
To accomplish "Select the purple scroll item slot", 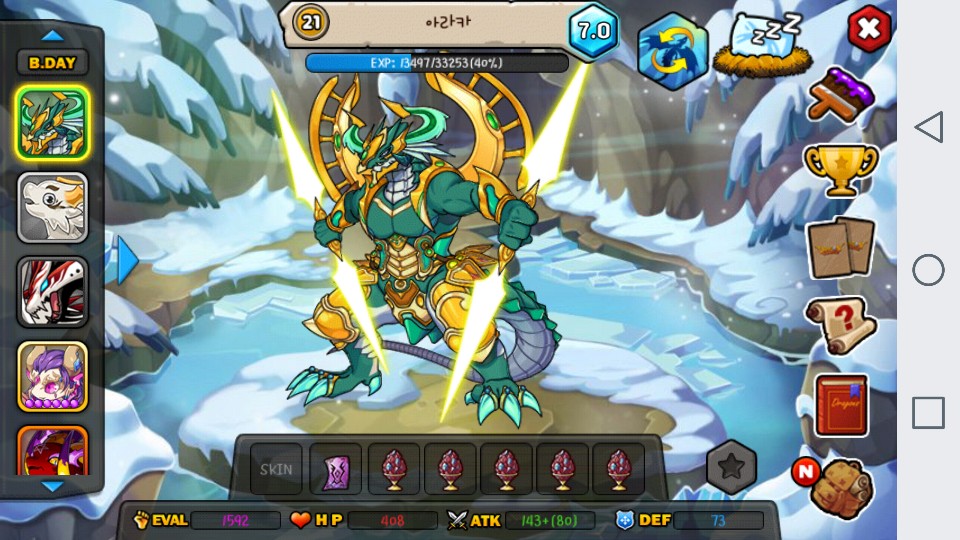I will coord(335,469).
